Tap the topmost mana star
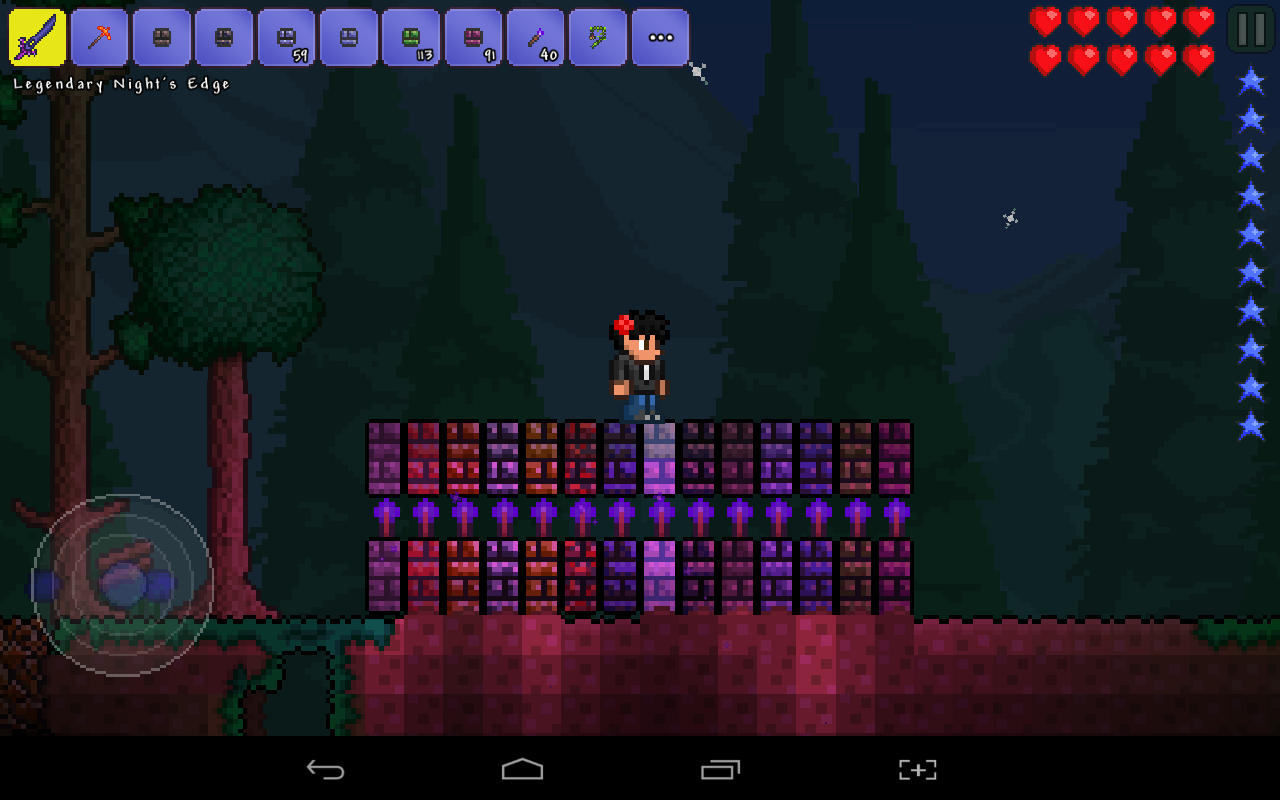This screenshot has height=800, width=1280. tap(1252, 80)
